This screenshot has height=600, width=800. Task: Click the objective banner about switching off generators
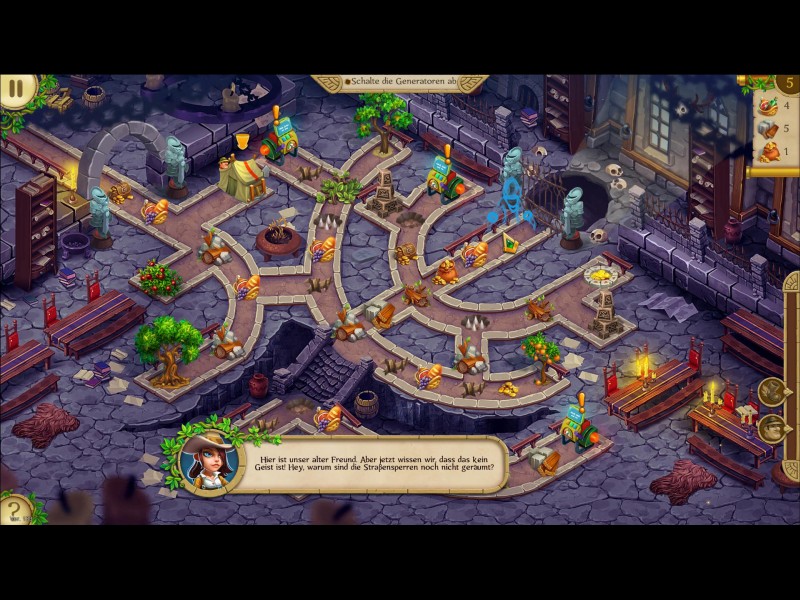pos(399,84)
